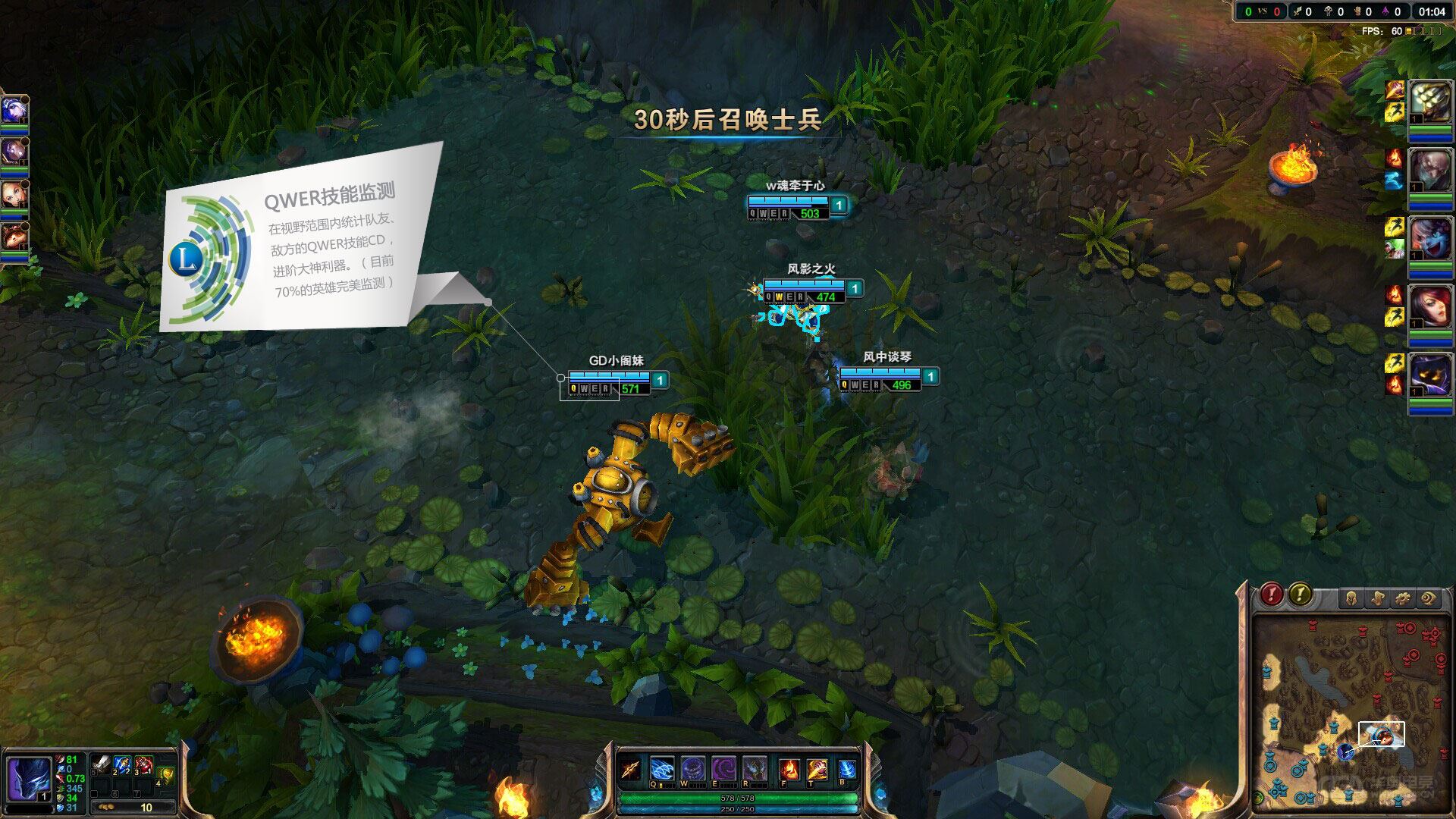The image size is (1456, 819).
Task: Cast the Ignite summoner spell
Action: point(789,770)
